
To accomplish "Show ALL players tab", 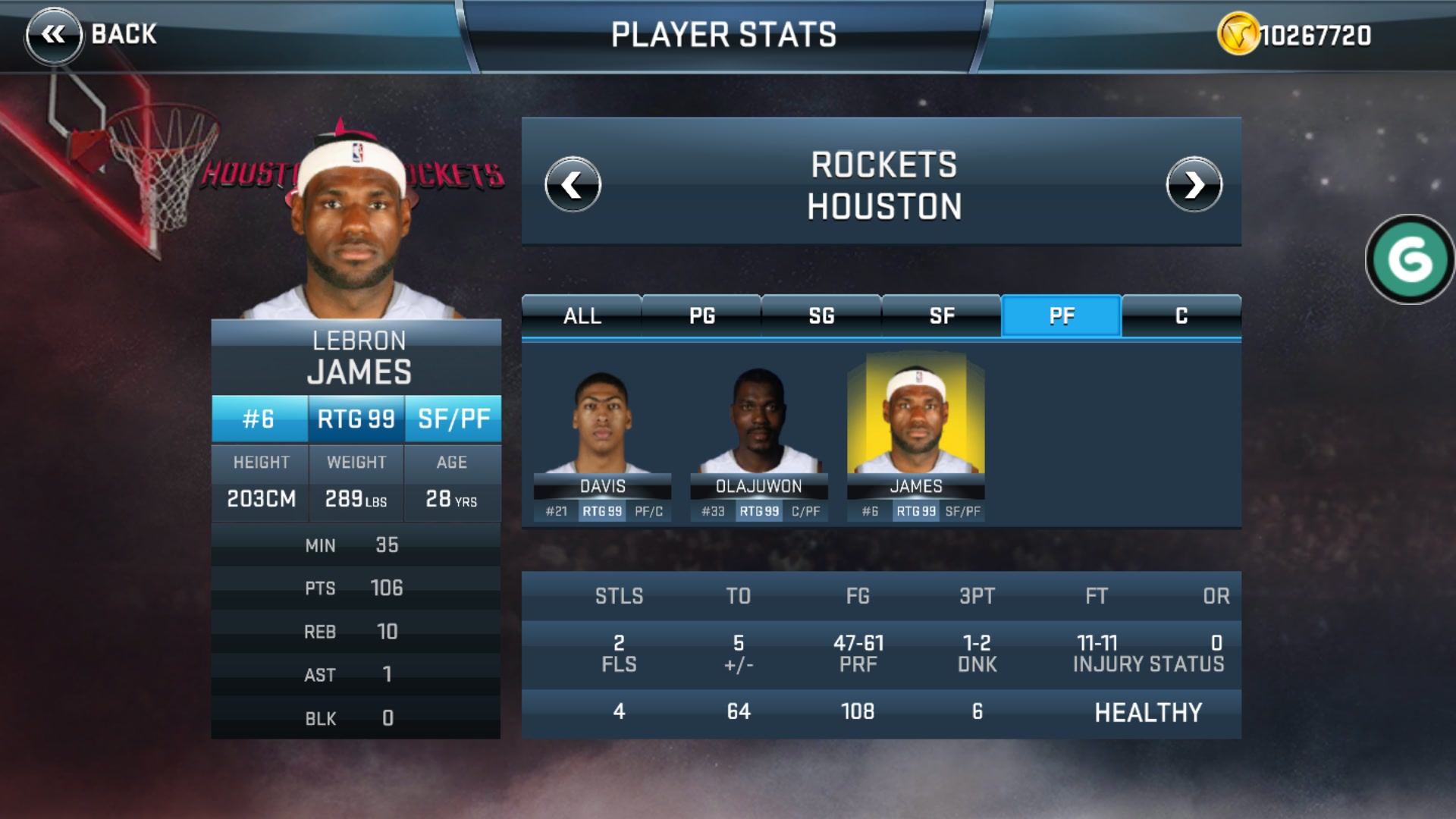I will tap(582, 315).
